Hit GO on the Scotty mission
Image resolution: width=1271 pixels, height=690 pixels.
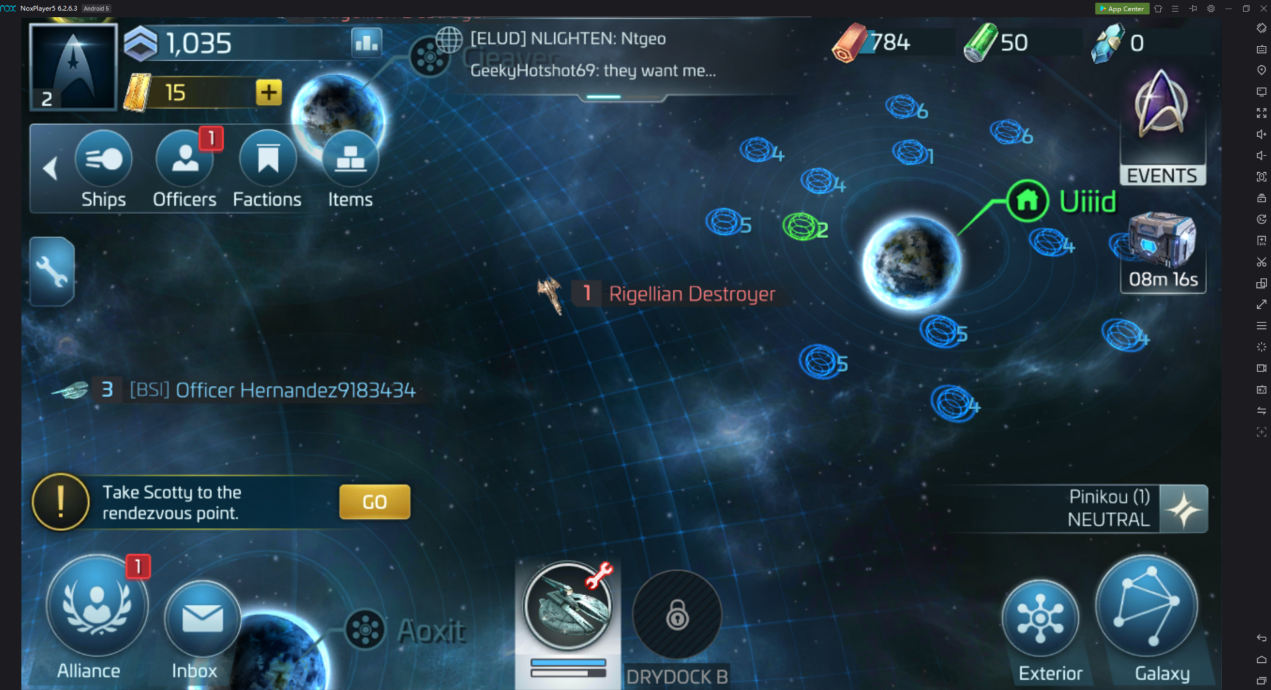[x=374, y=502]
